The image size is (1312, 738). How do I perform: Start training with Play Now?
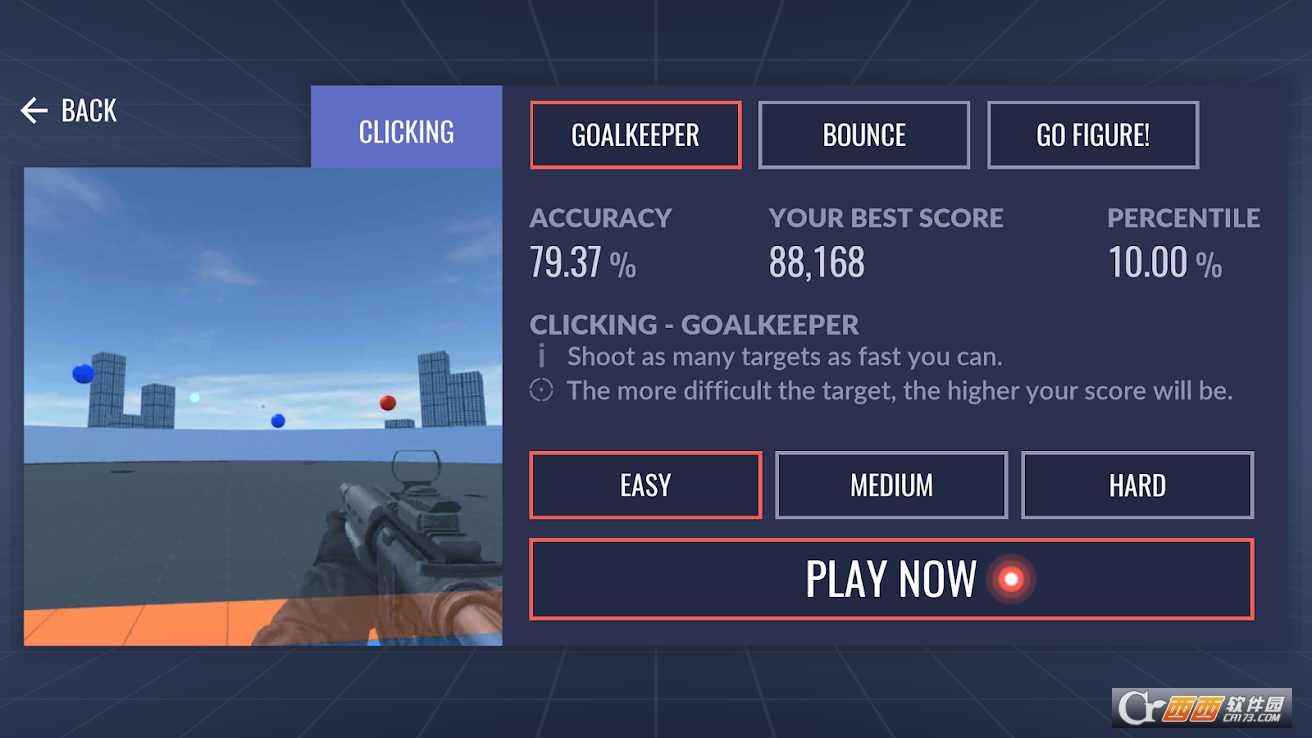[x=891, y=579]
